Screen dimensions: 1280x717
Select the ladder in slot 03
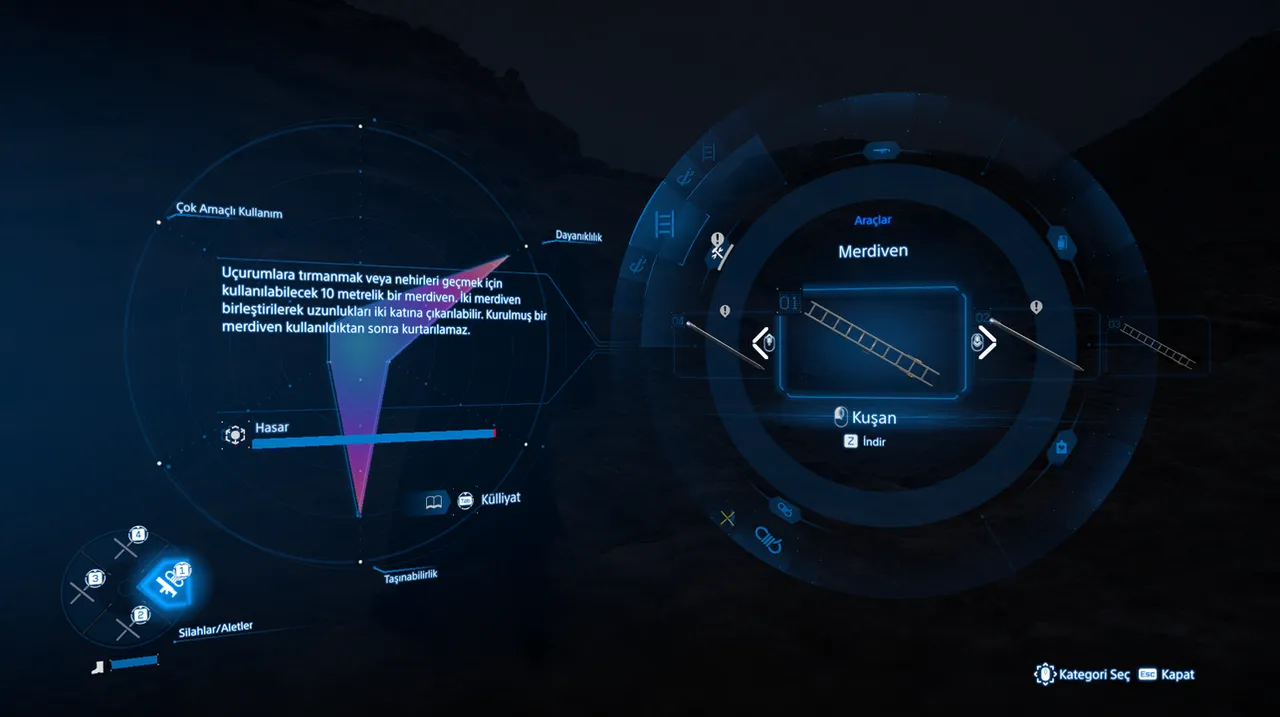click(x=1157, y=343)
